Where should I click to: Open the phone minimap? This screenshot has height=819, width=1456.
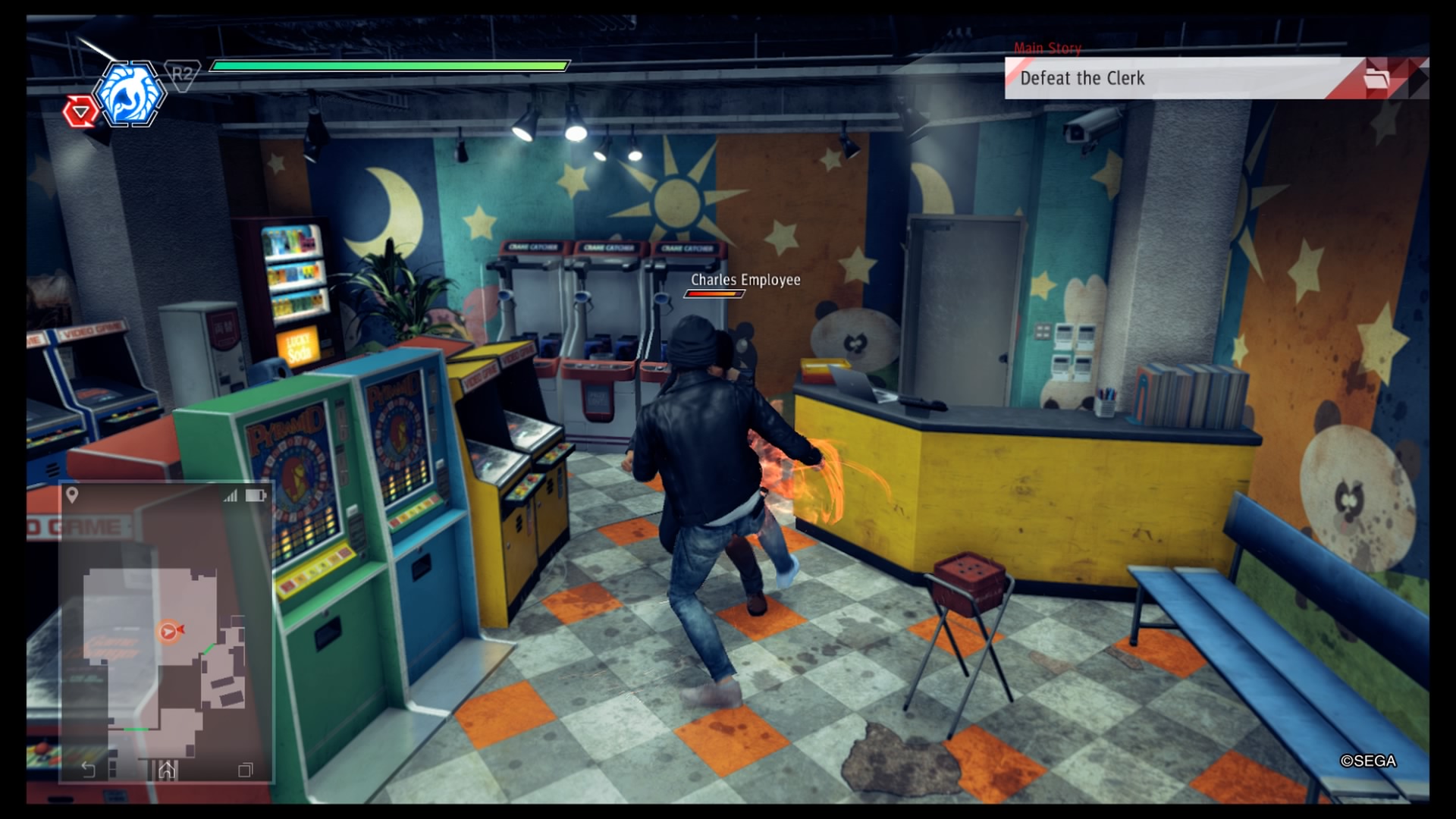coord(167,637)
